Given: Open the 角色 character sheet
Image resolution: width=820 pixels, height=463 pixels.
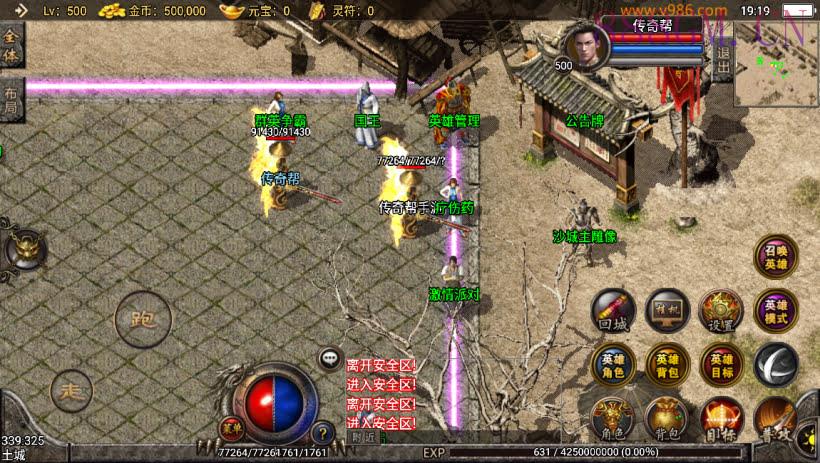Looking at the screenshot, I should [x=612, y=419].
